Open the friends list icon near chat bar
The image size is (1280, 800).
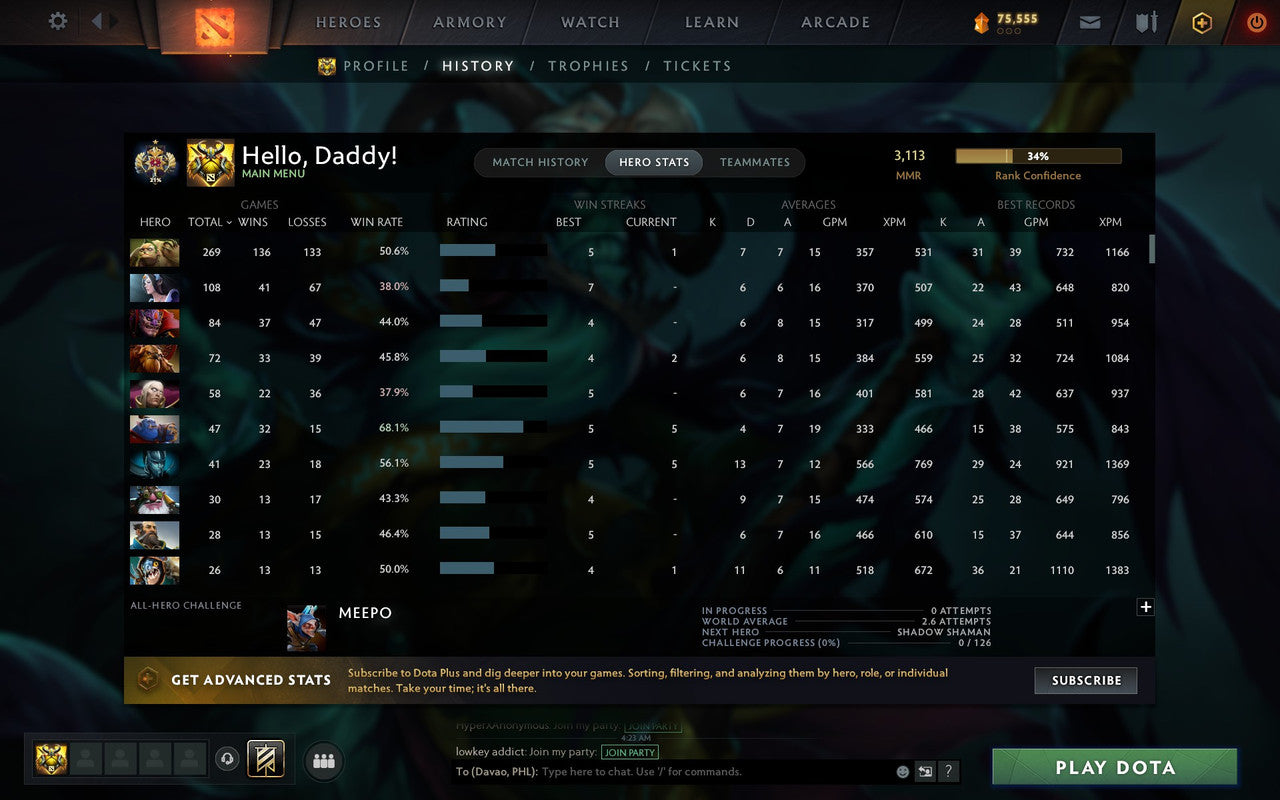coord(323,760)
